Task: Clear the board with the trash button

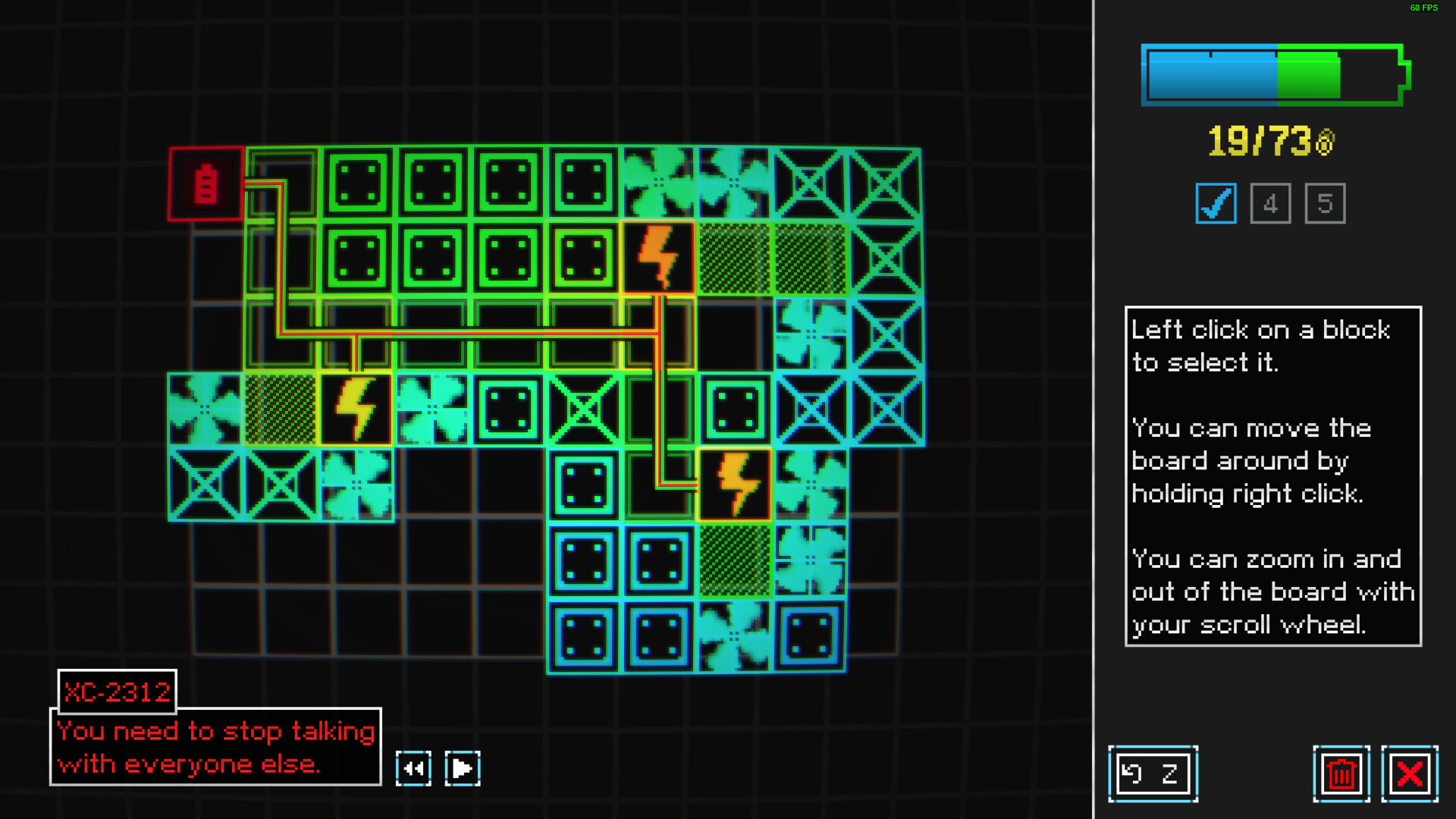Action: (1342, 773)
